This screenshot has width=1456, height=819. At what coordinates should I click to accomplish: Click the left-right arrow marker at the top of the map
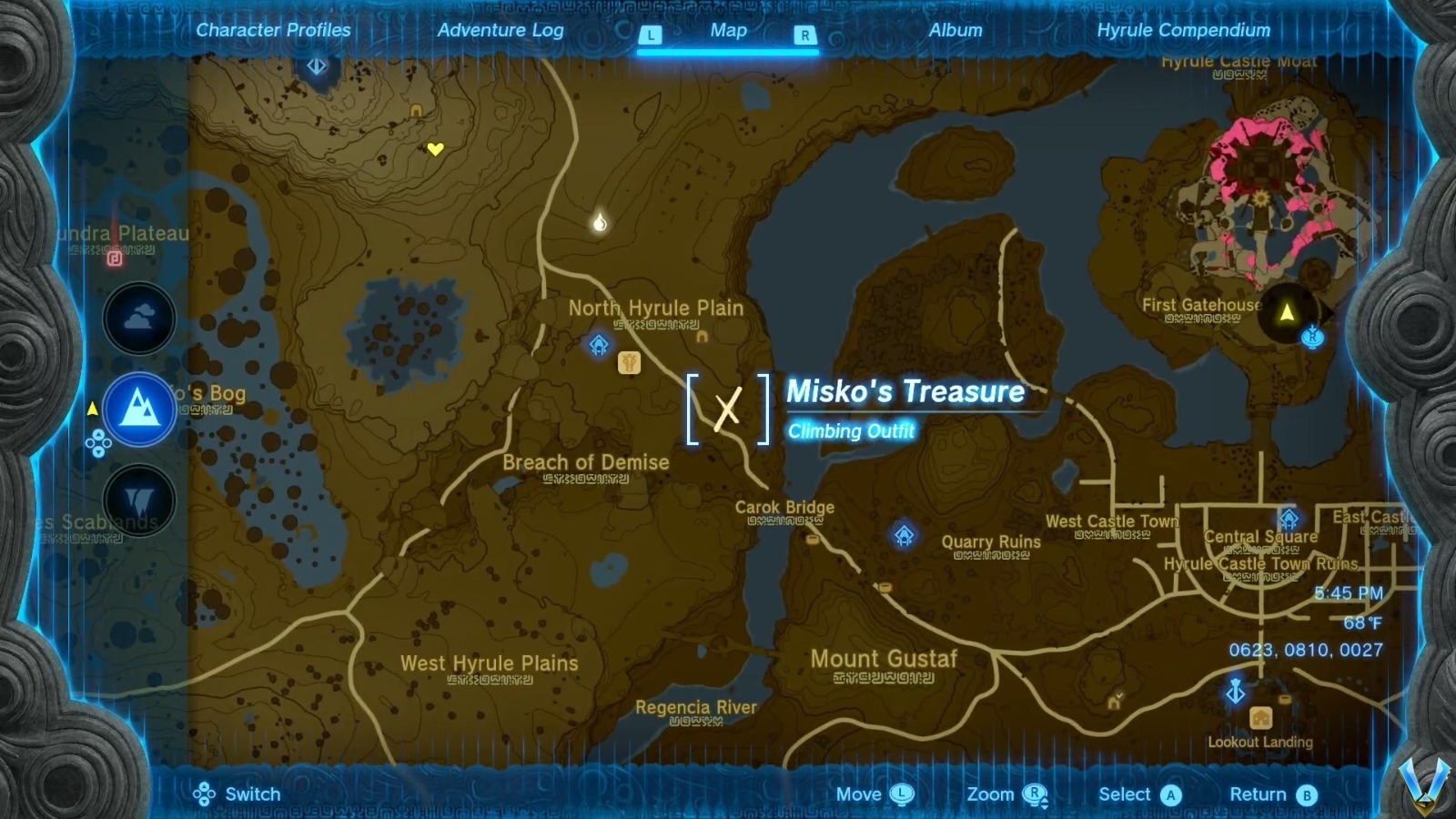[x=318, y=66]
